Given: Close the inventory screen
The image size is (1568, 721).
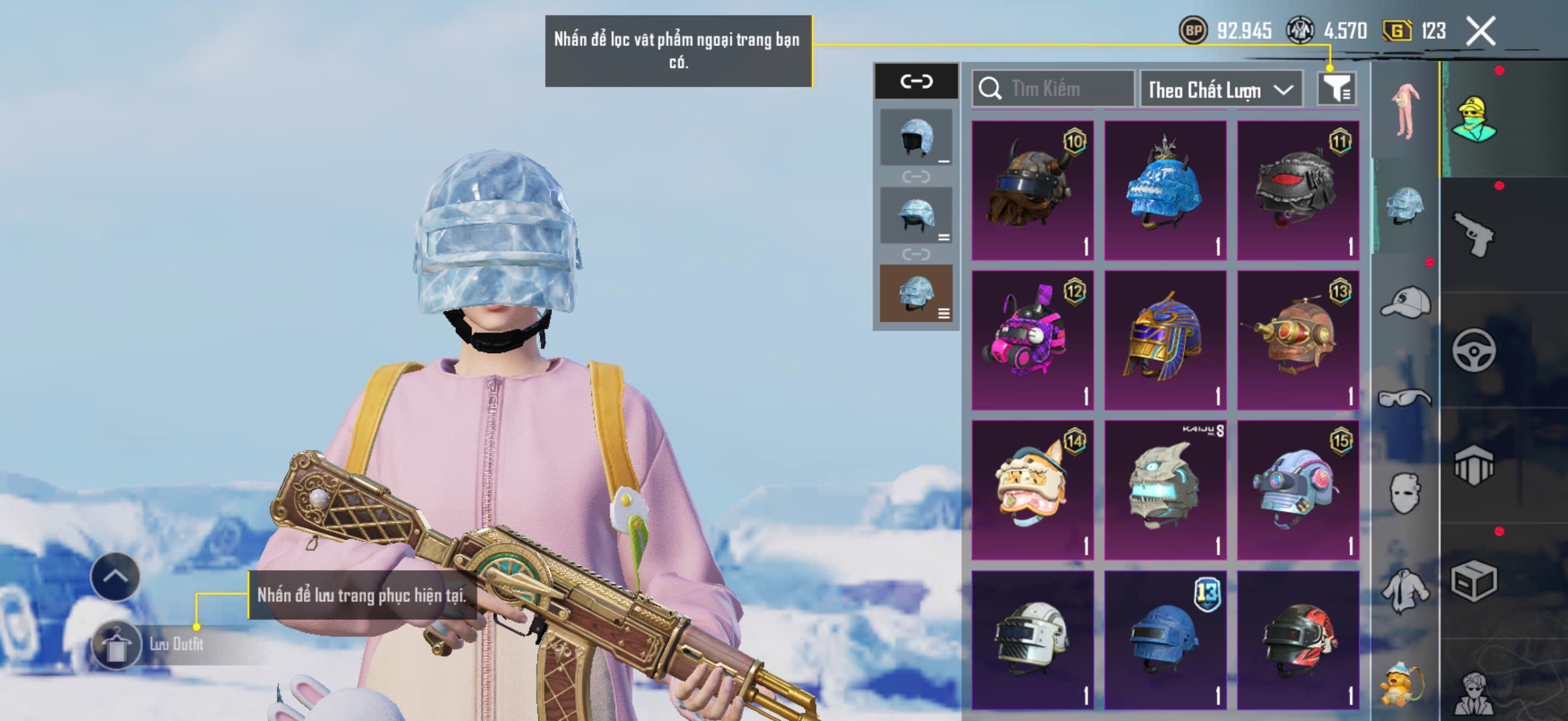Looking at the screenshot, I should (x=1480, y=30).
